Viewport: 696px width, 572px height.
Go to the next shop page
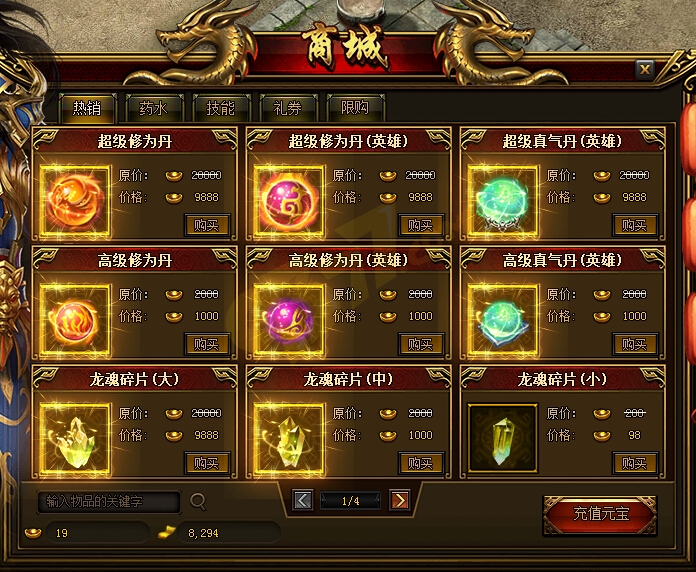[399, 500]
